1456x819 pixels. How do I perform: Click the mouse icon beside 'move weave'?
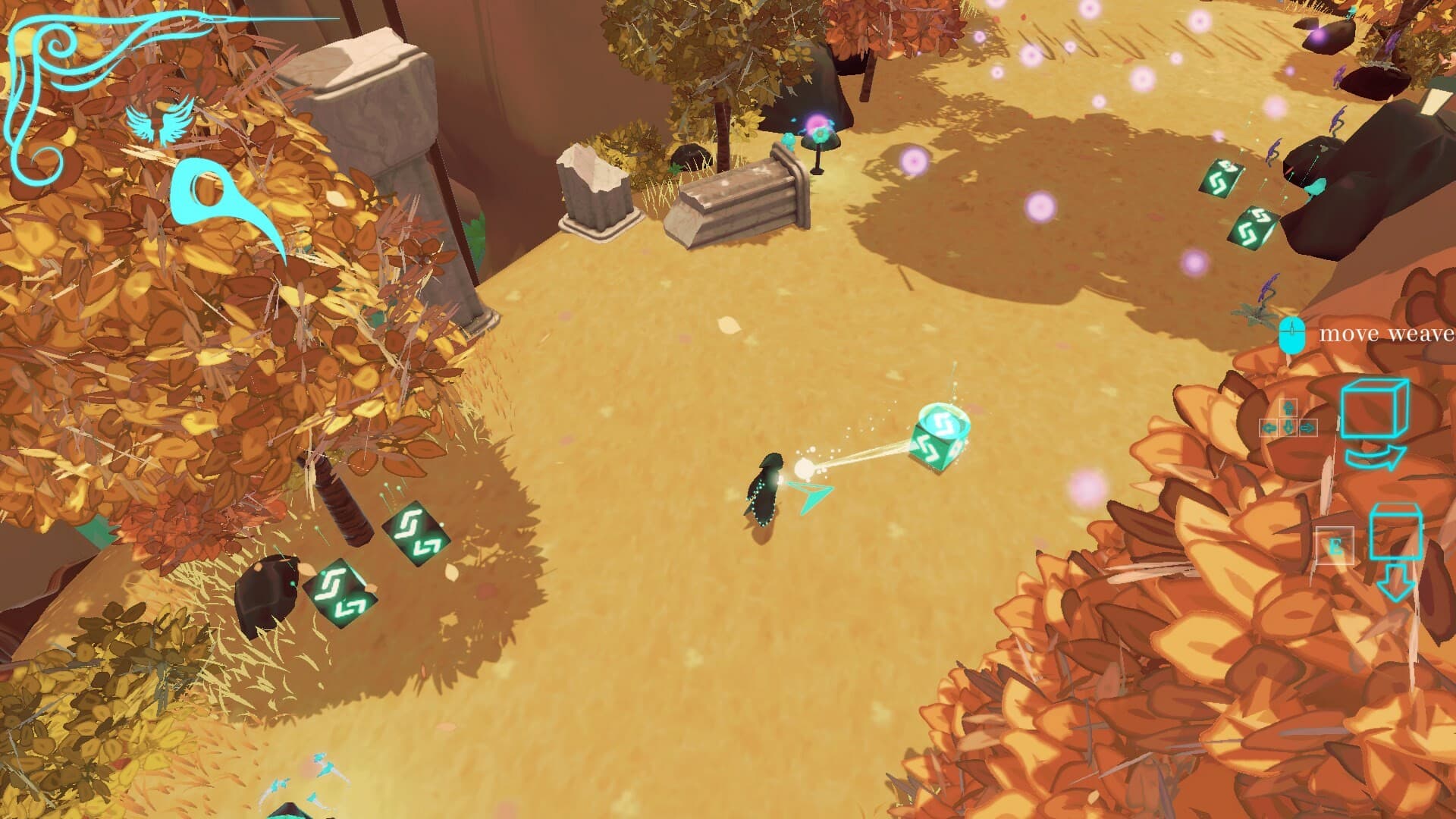point(1293,331)
